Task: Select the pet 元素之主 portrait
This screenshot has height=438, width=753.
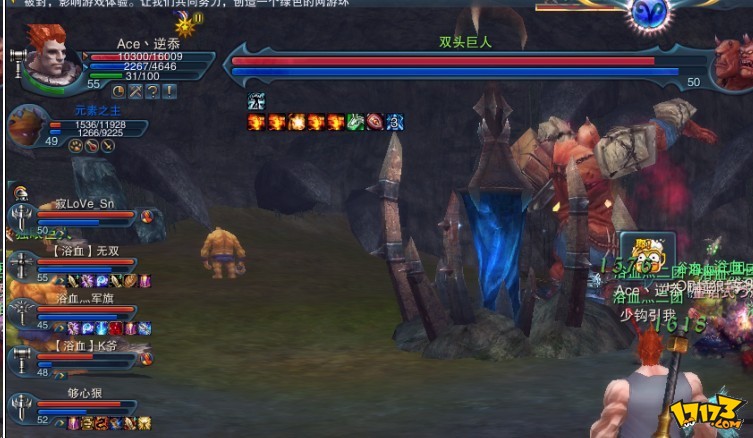Action: coord(27,126)
